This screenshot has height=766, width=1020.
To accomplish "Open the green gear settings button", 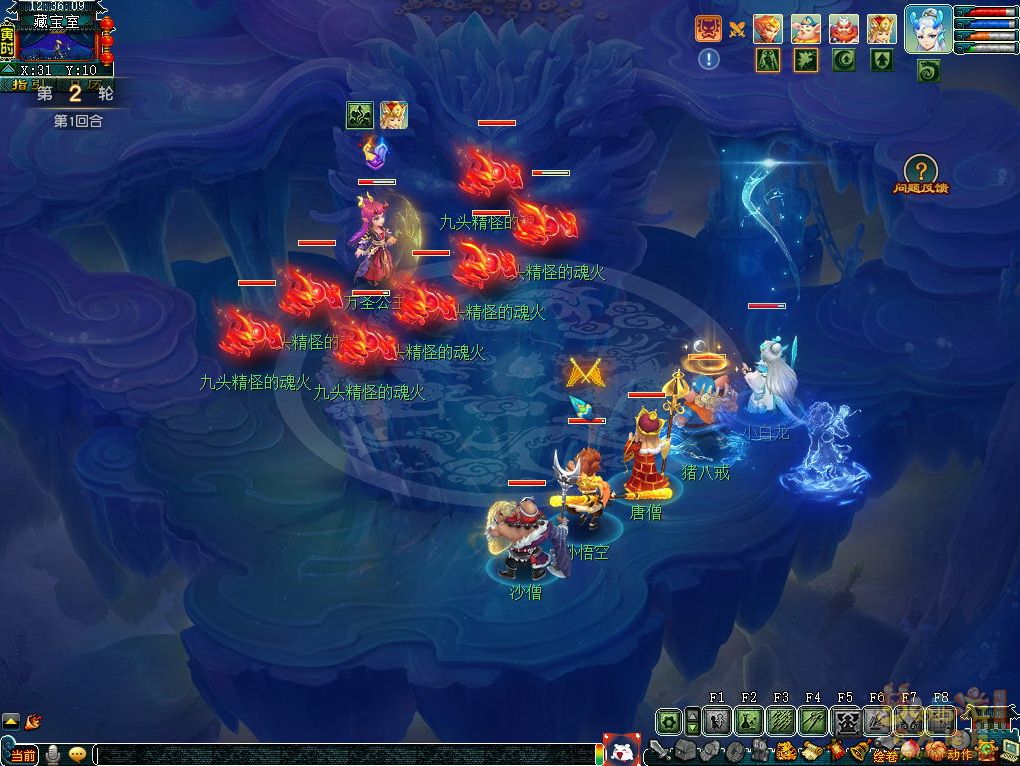I will click(x=668, y=720).
